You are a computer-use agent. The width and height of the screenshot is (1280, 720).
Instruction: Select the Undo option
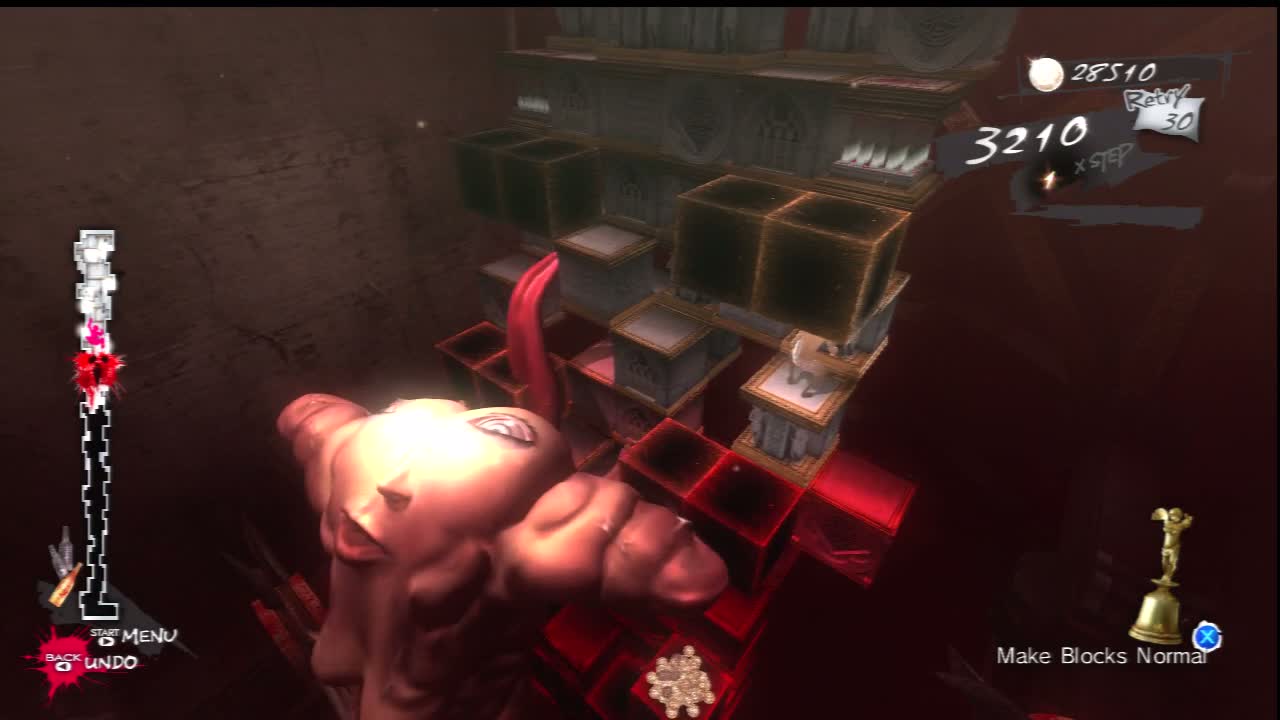click(110, 663)
